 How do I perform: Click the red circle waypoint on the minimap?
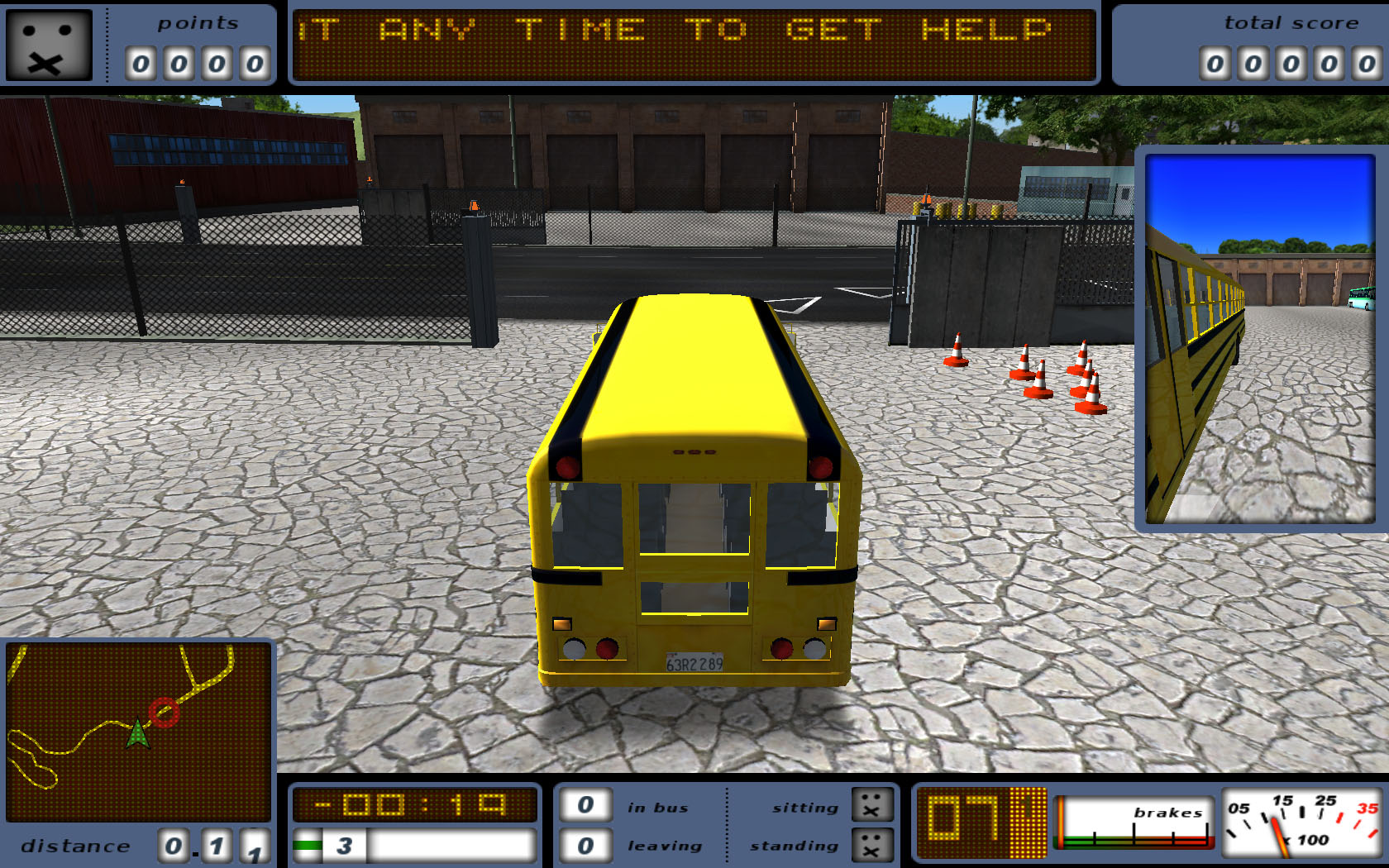tap(165, 711)
